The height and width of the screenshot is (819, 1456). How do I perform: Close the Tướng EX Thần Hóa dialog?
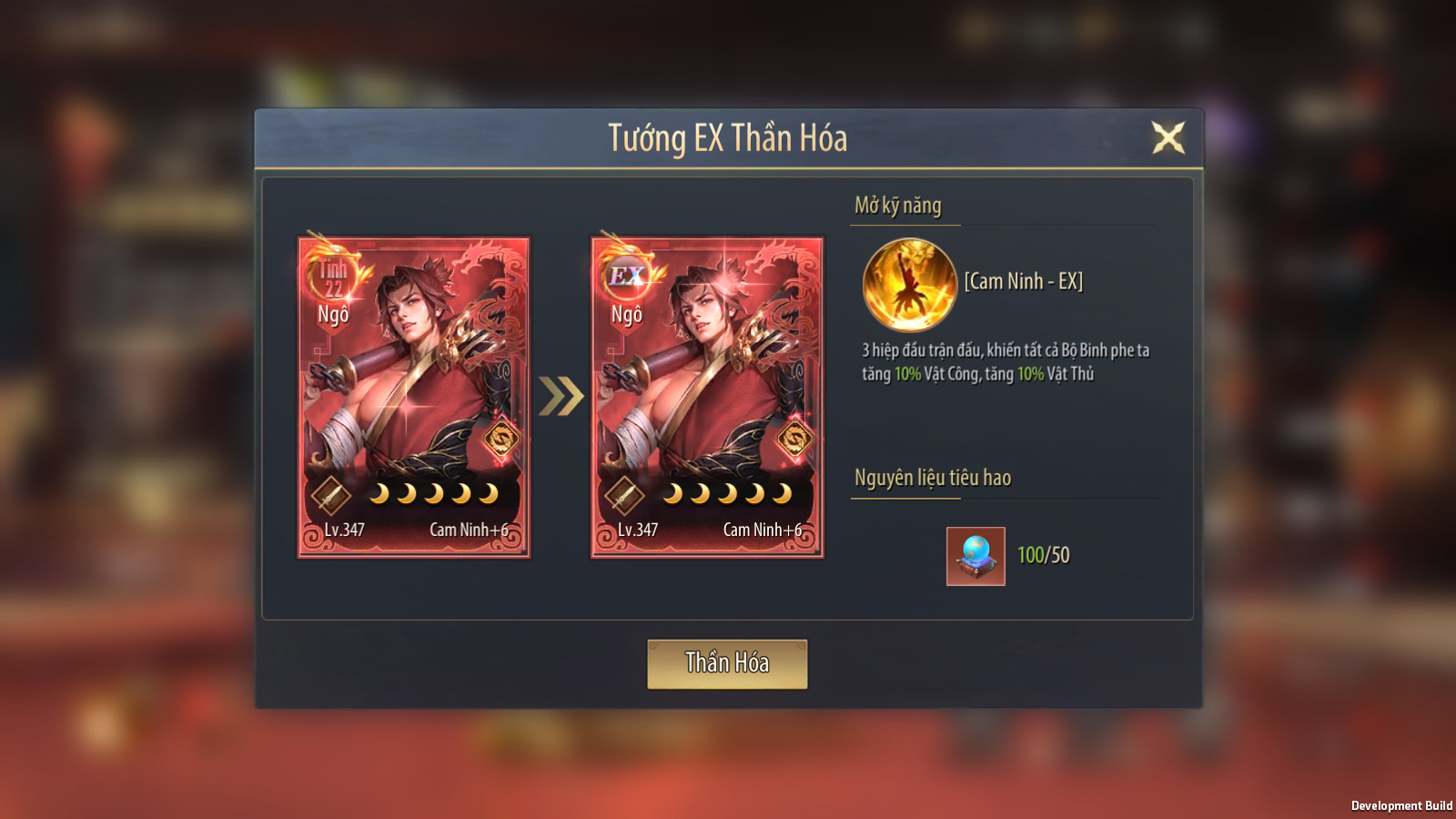point(1168,137)
